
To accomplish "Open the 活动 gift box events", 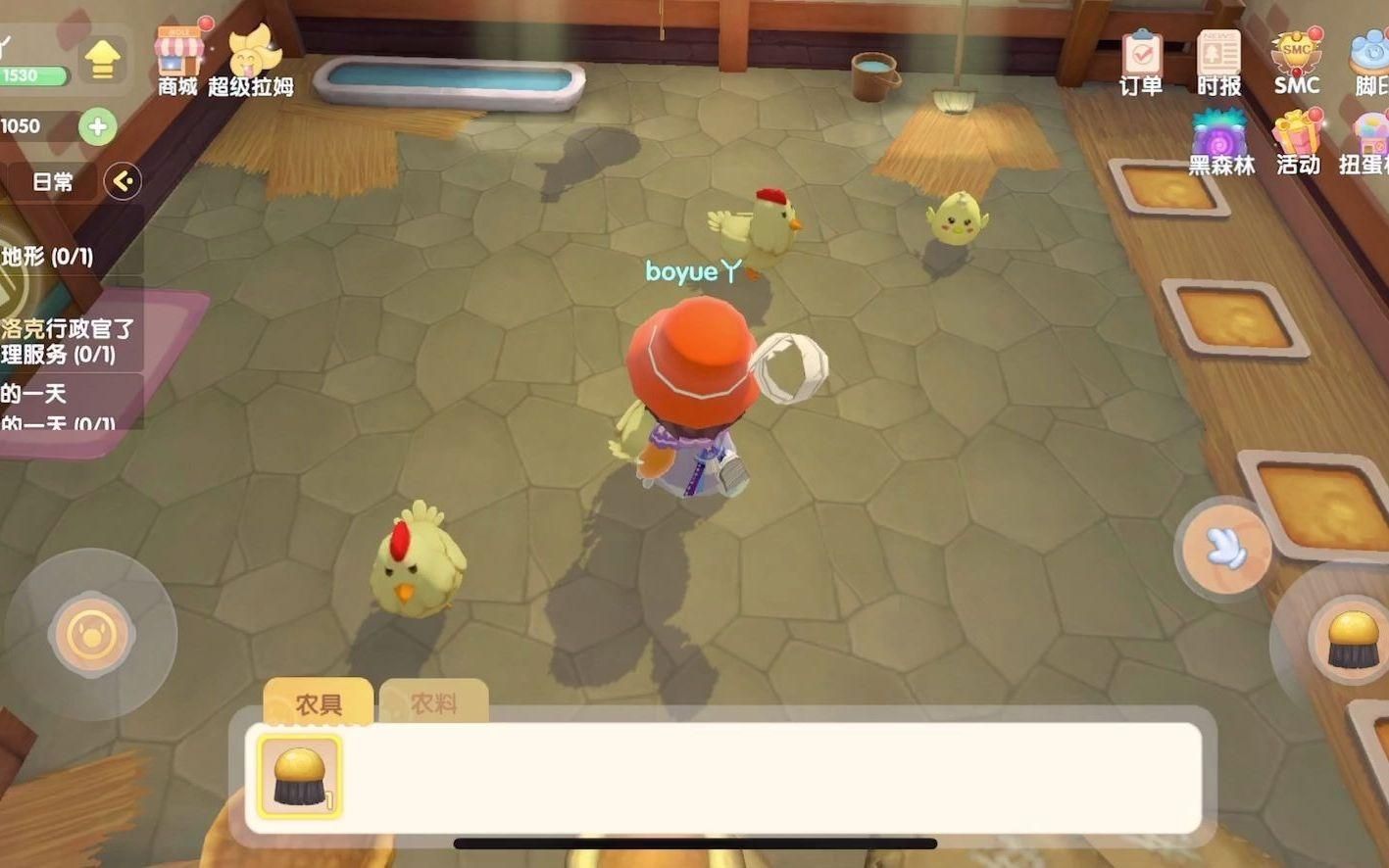I will click(x=1298, y=142).
